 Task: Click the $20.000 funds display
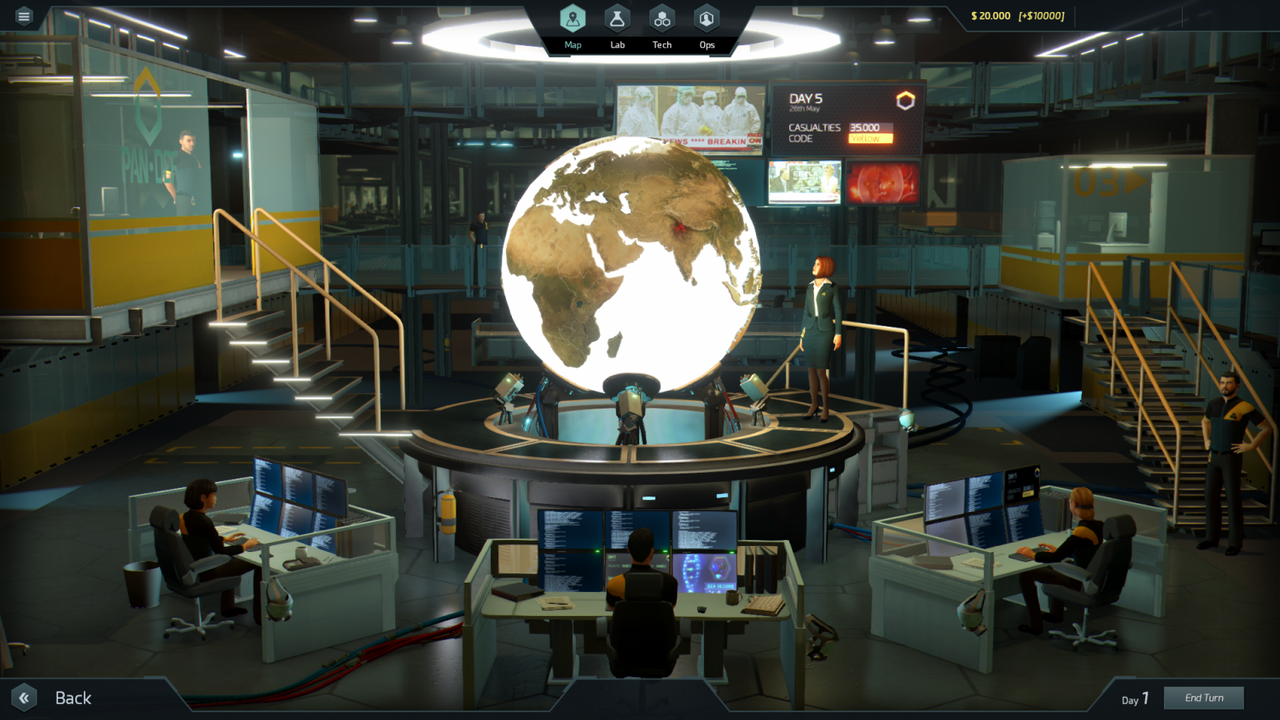pos(989,16)
